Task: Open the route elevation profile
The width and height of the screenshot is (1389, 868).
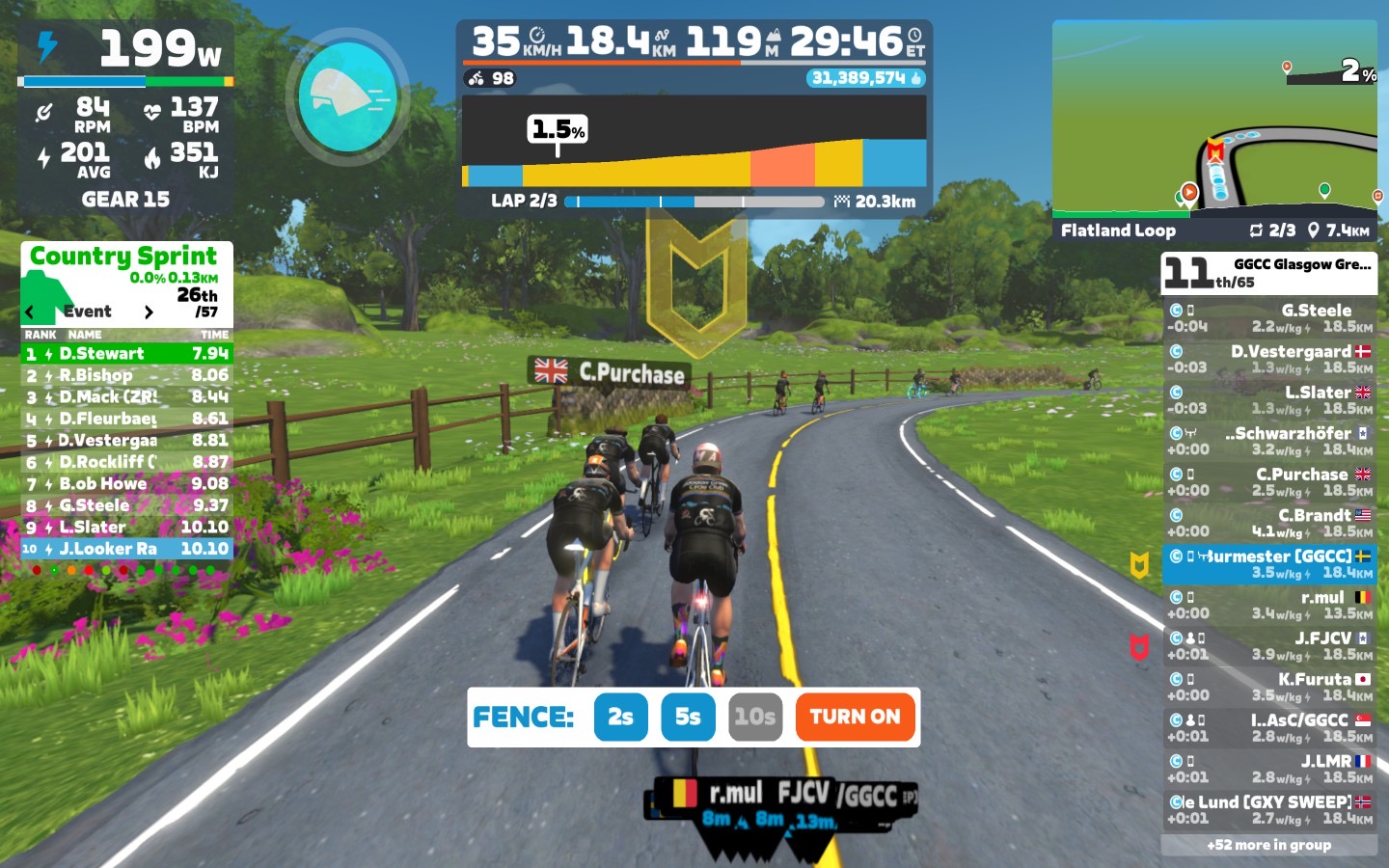Action: [694, 141]
